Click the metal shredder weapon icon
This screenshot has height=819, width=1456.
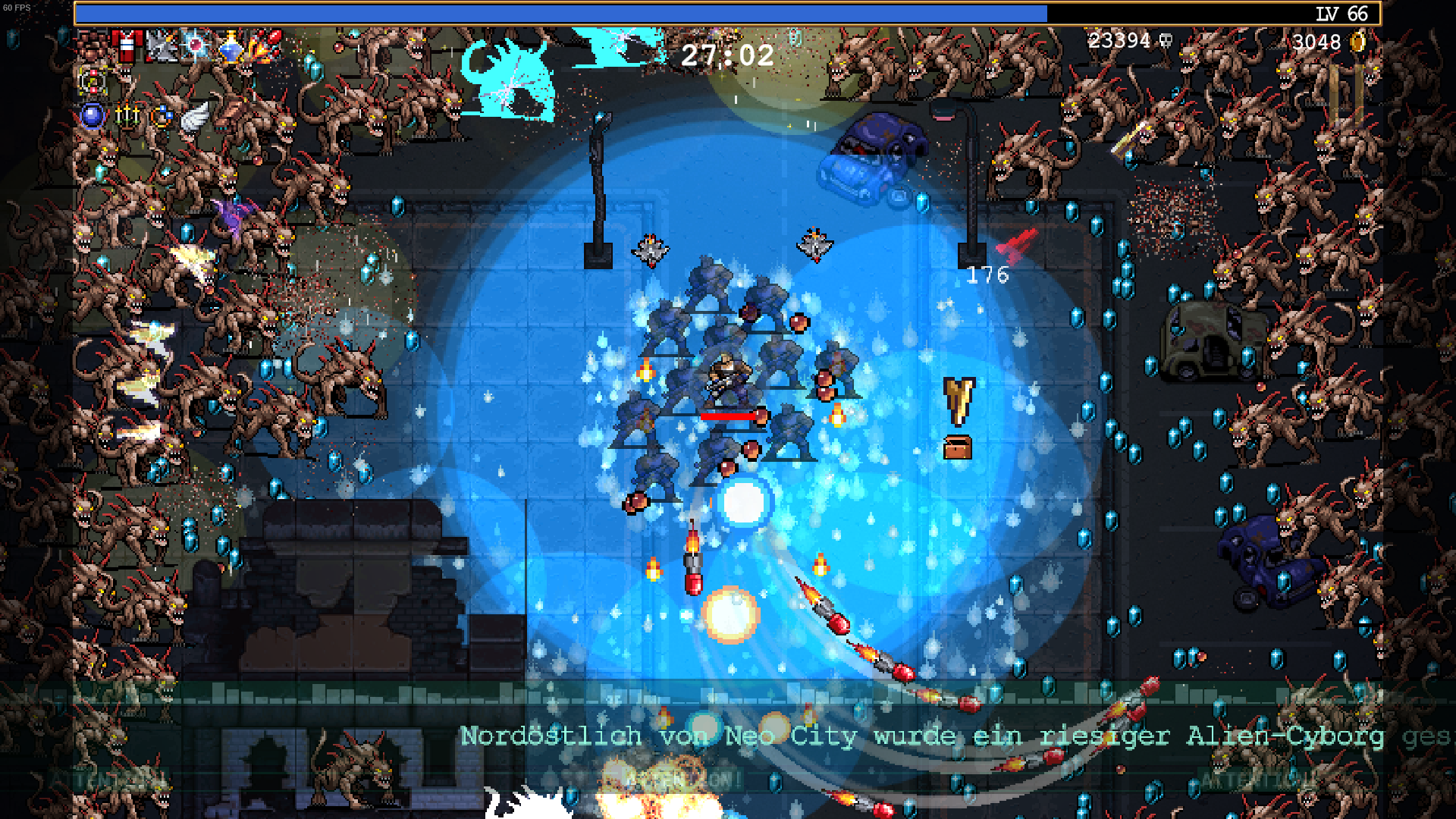[x=161, y=45]
